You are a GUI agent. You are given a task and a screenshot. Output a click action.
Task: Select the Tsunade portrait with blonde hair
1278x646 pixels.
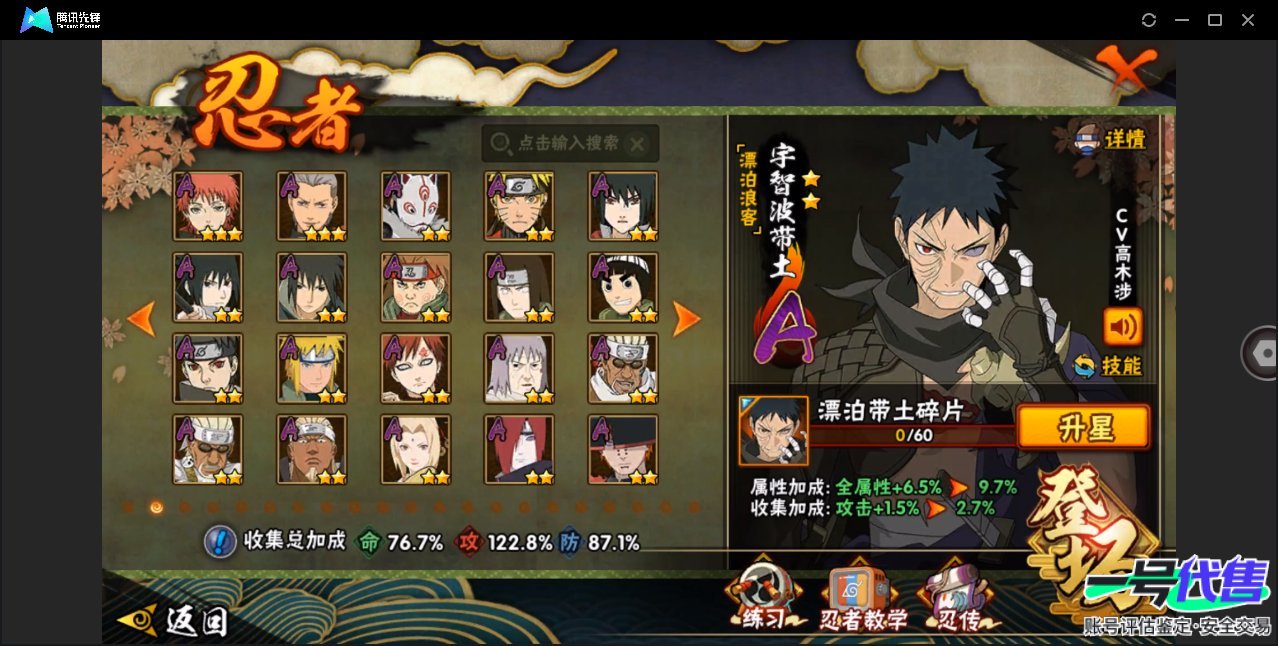(416, 450)
